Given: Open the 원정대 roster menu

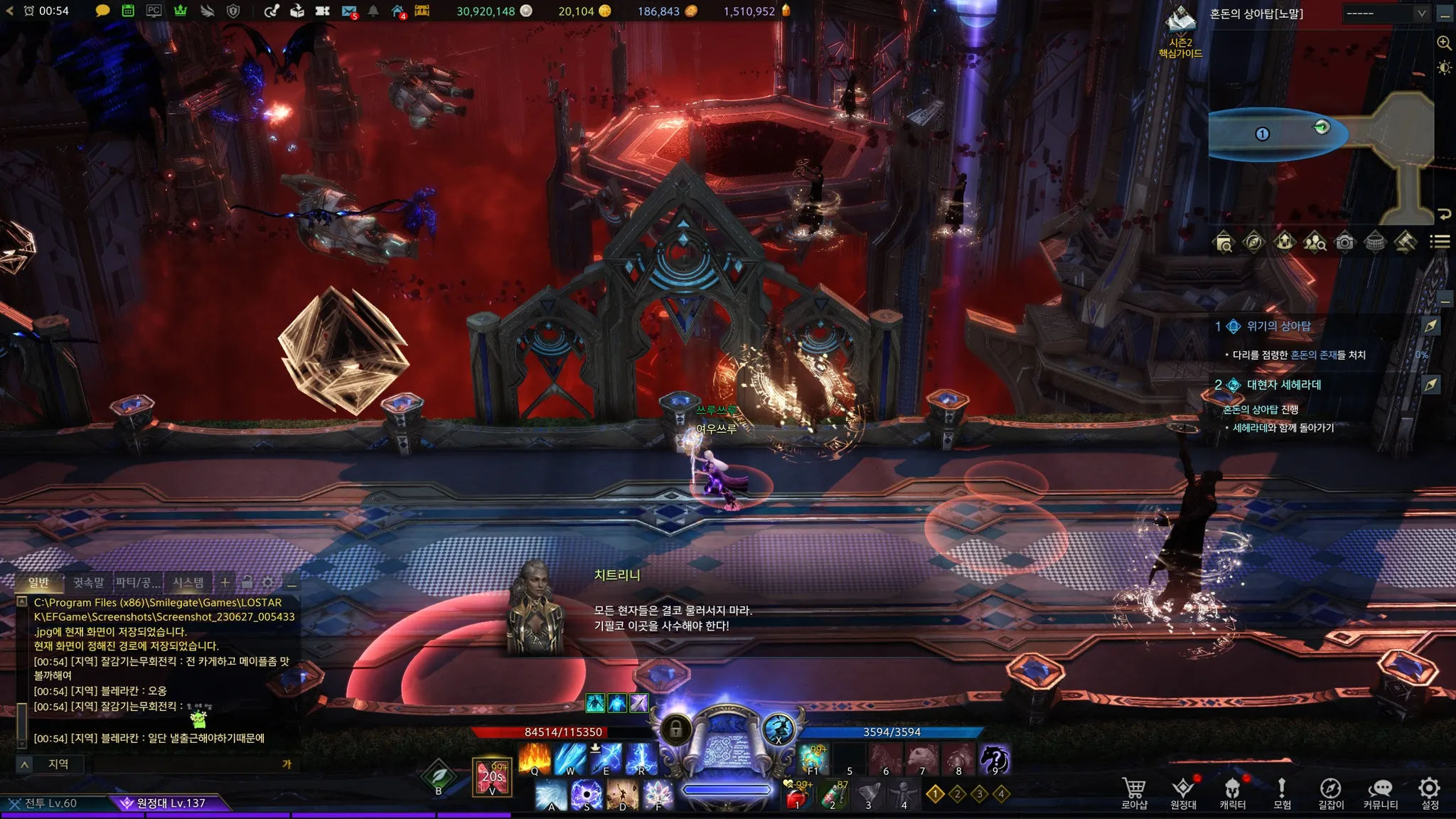Looking at the screenshot, I should (x=1183, y=792).
